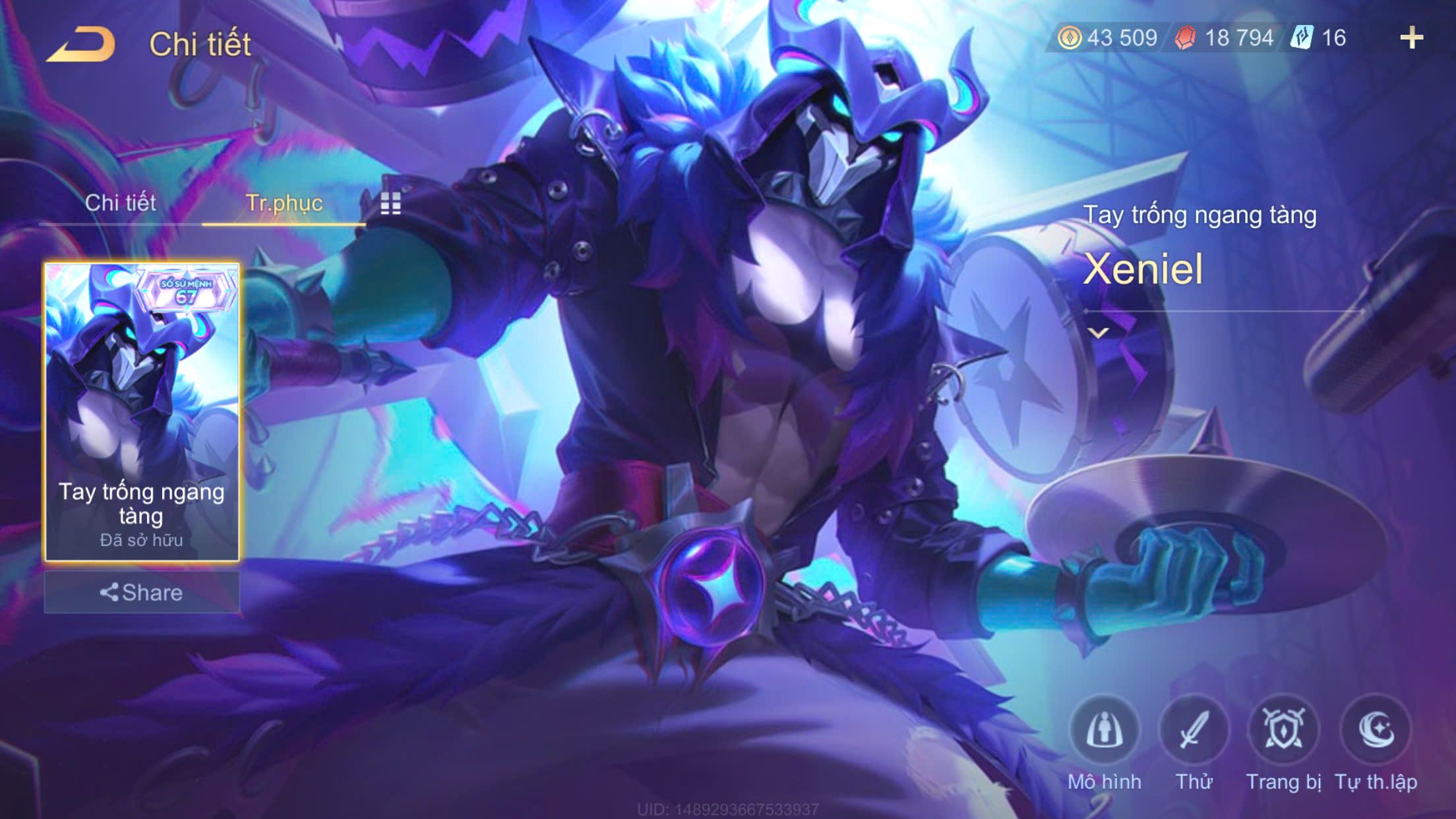The image size is (1456, 819).
Task: View the Mô hình model preview
Action: point(1105,730)
